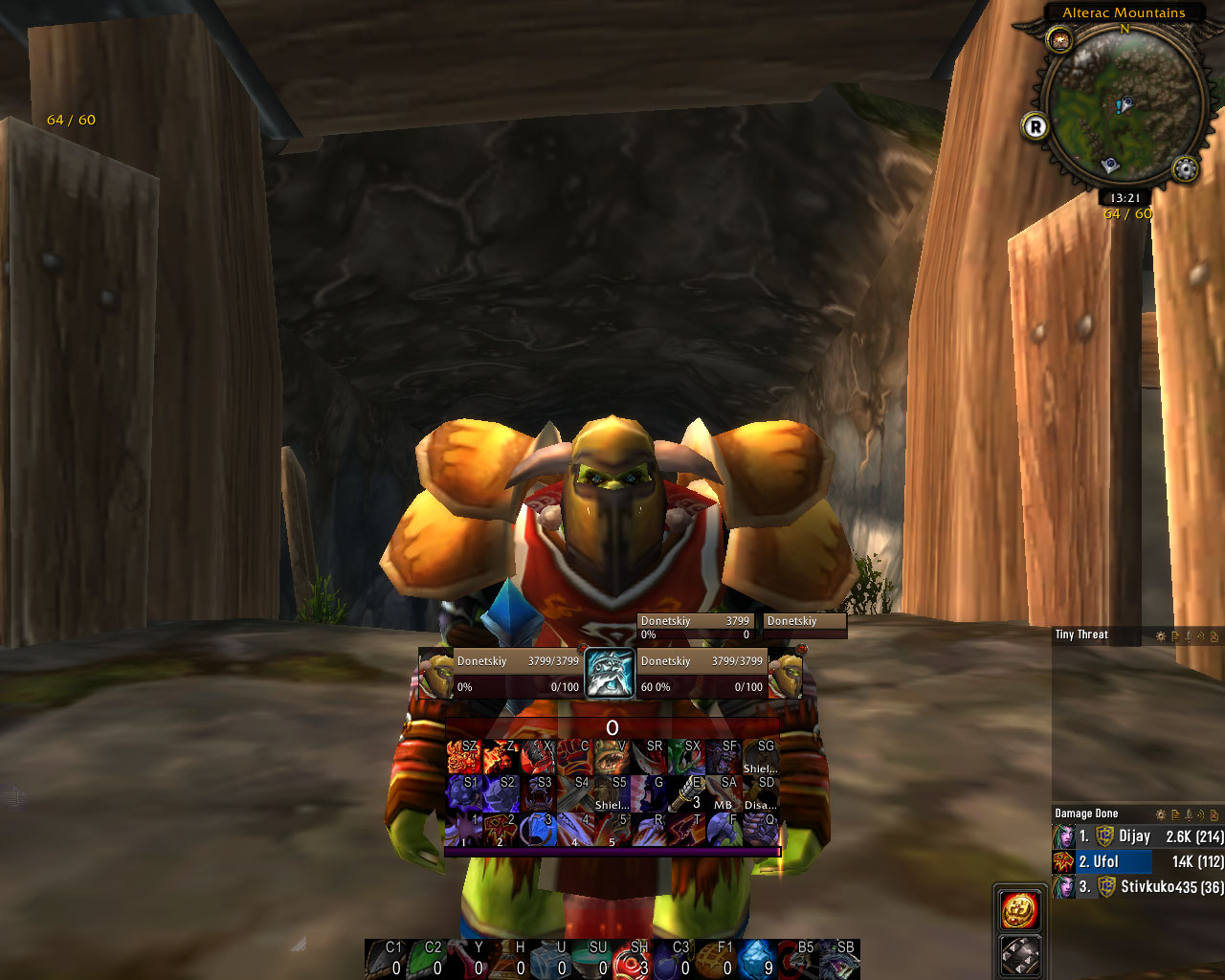This screenshot has width=1225, height=980.
Task: Use the mace item slot bound to E
Action: point(686,794)
